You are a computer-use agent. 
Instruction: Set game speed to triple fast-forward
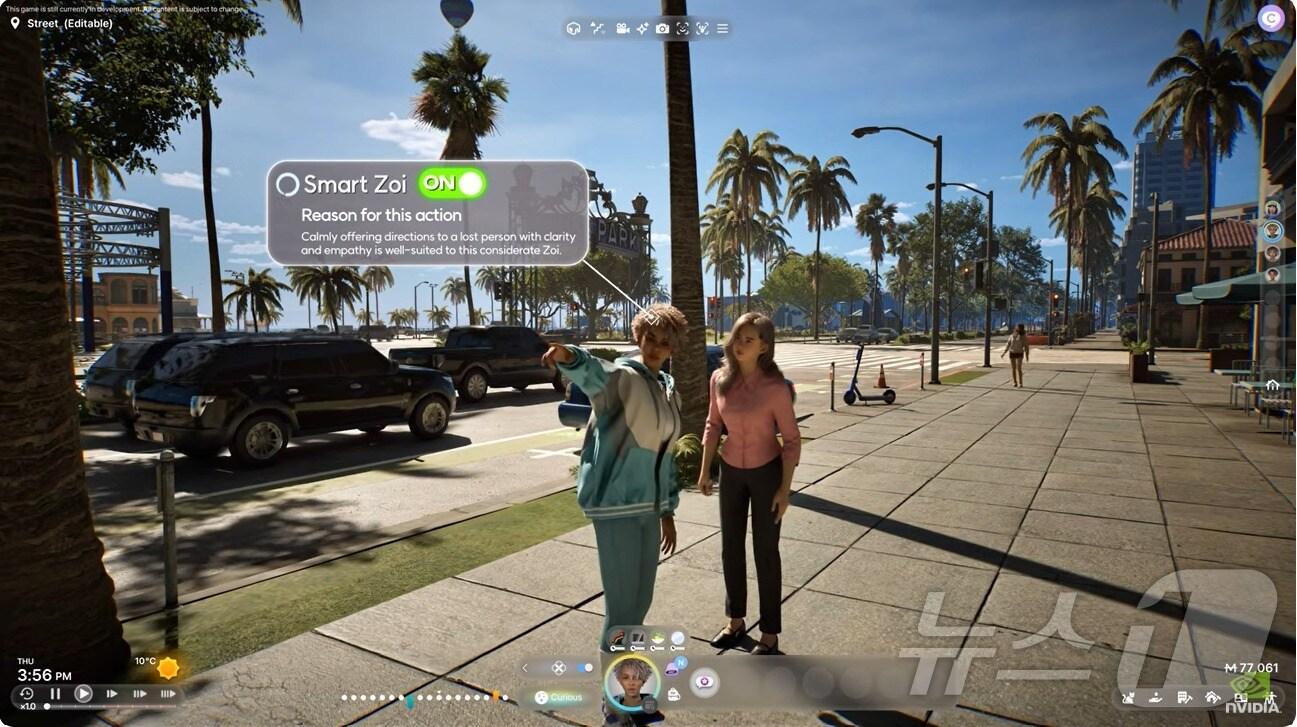pyautogui.click(x=167, y=693)
